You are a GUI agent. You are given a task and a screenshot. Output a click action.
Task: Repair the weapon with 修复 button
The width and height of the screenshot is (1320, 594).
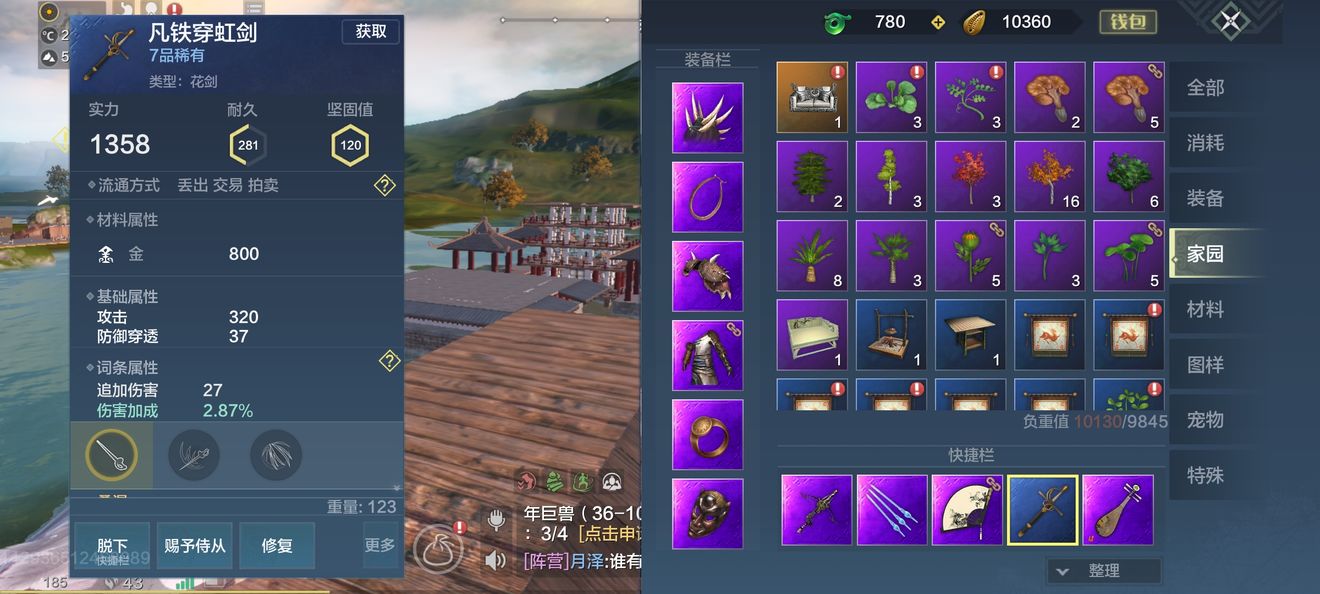click(x=277, y=546)
